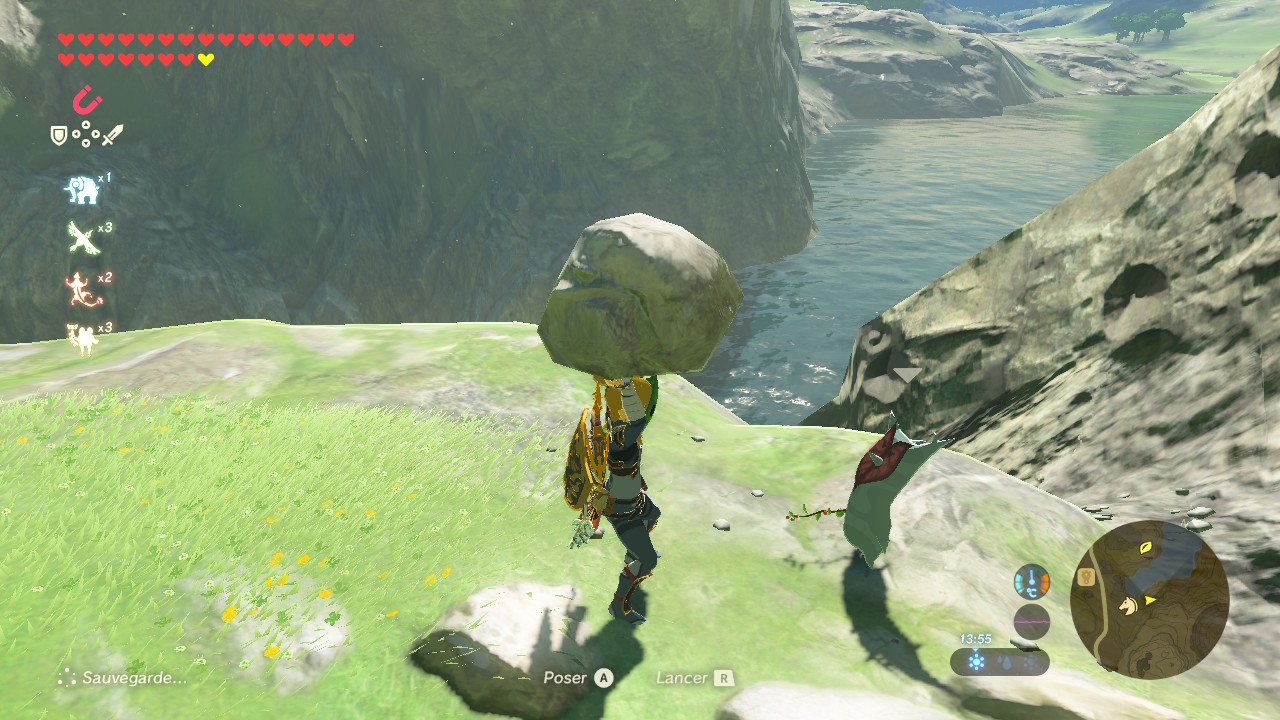The height and width of the screenshot is (720, 1280).
Task: Activate Revali's Gale bird ability icon
Action: click(82, 238)
